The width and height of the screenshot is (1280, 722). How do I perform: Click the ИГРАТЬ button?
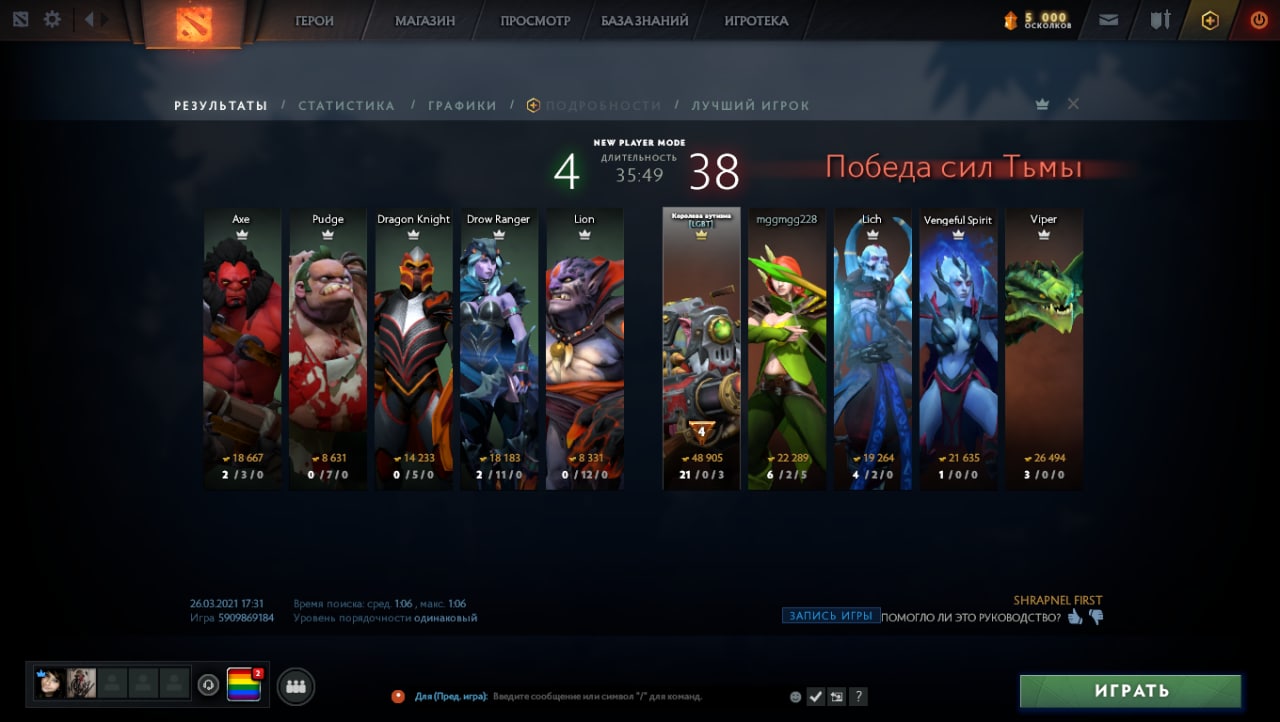1130,691
